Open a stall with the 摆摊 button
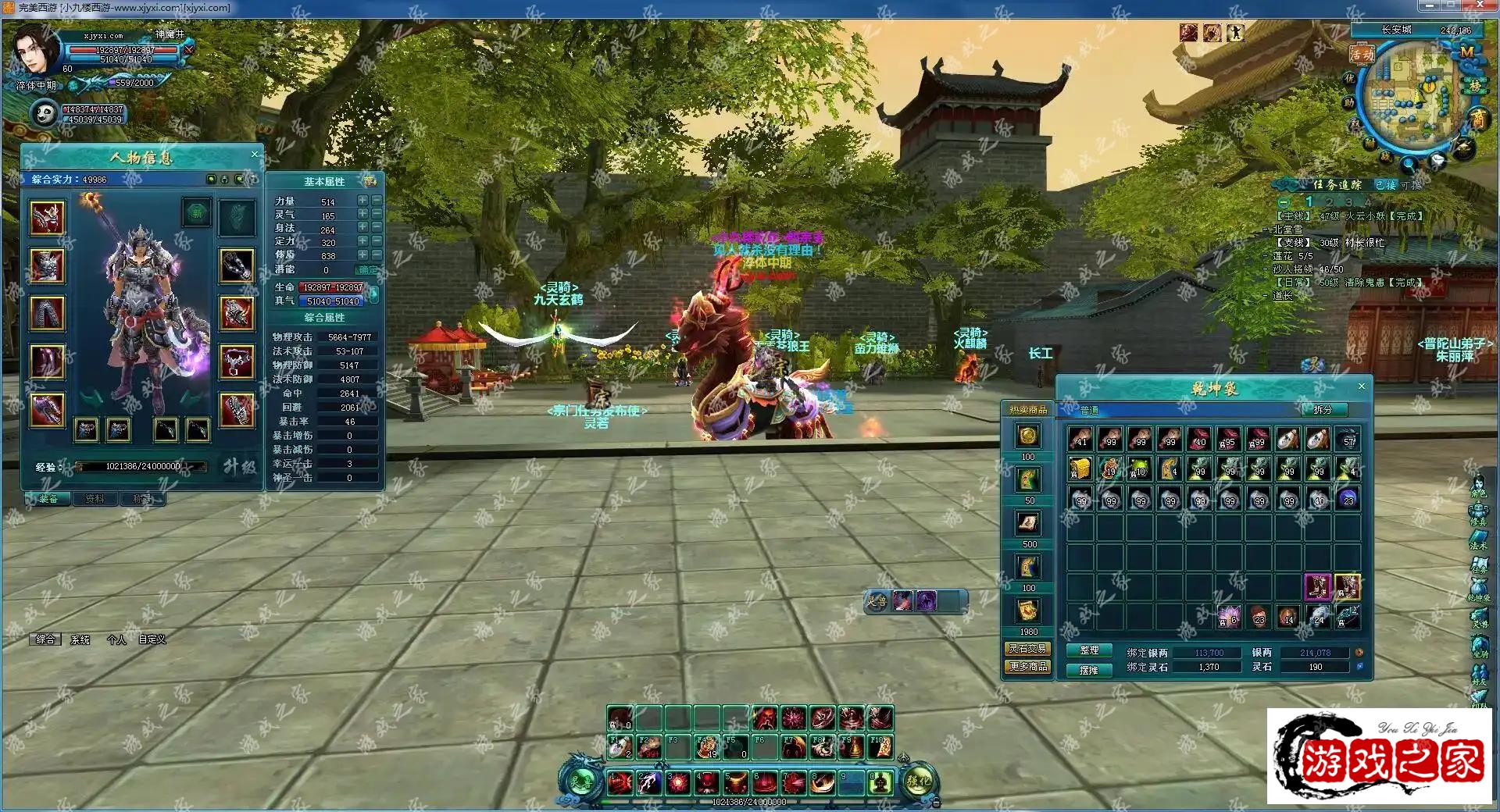This screenshot has width=1500, height=812. click(x=1089, y=669)
